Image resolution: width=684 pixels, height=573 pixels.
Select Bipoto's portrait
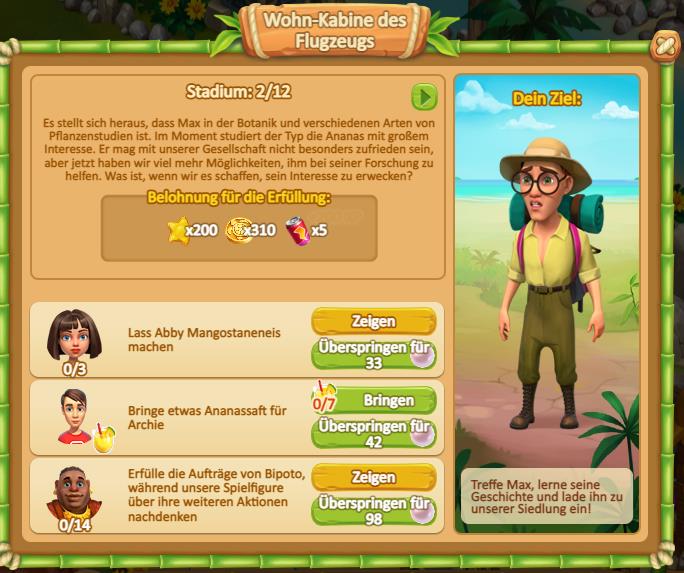point(72,493)
